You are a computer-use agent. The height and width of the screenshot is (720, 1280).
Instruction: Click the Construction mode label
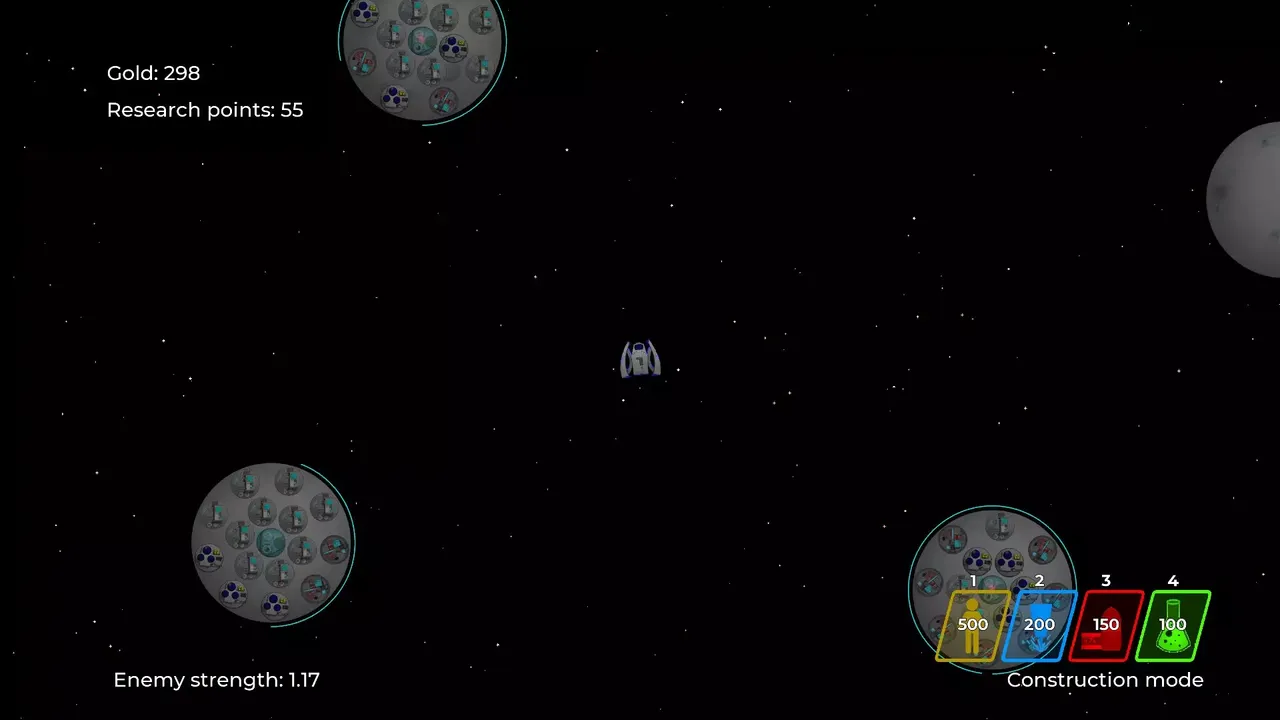(1105, 680)
